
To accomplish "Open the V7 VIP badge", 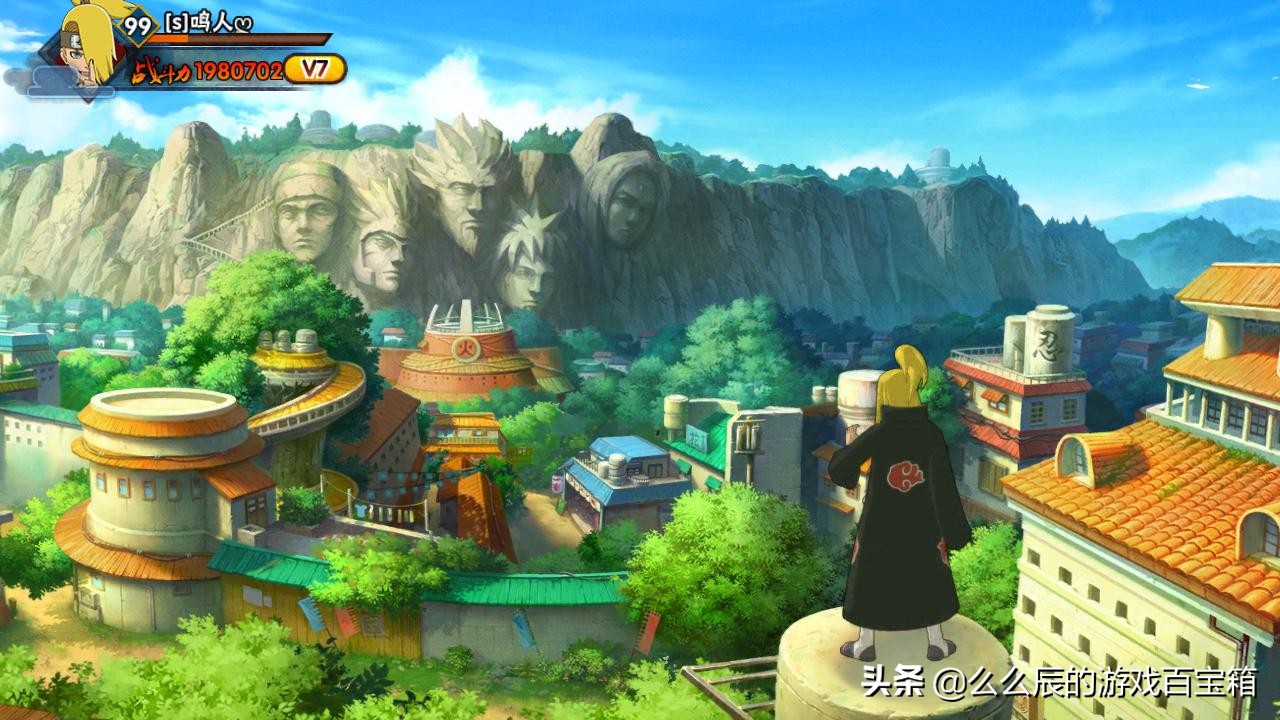I will click(315, 69).
